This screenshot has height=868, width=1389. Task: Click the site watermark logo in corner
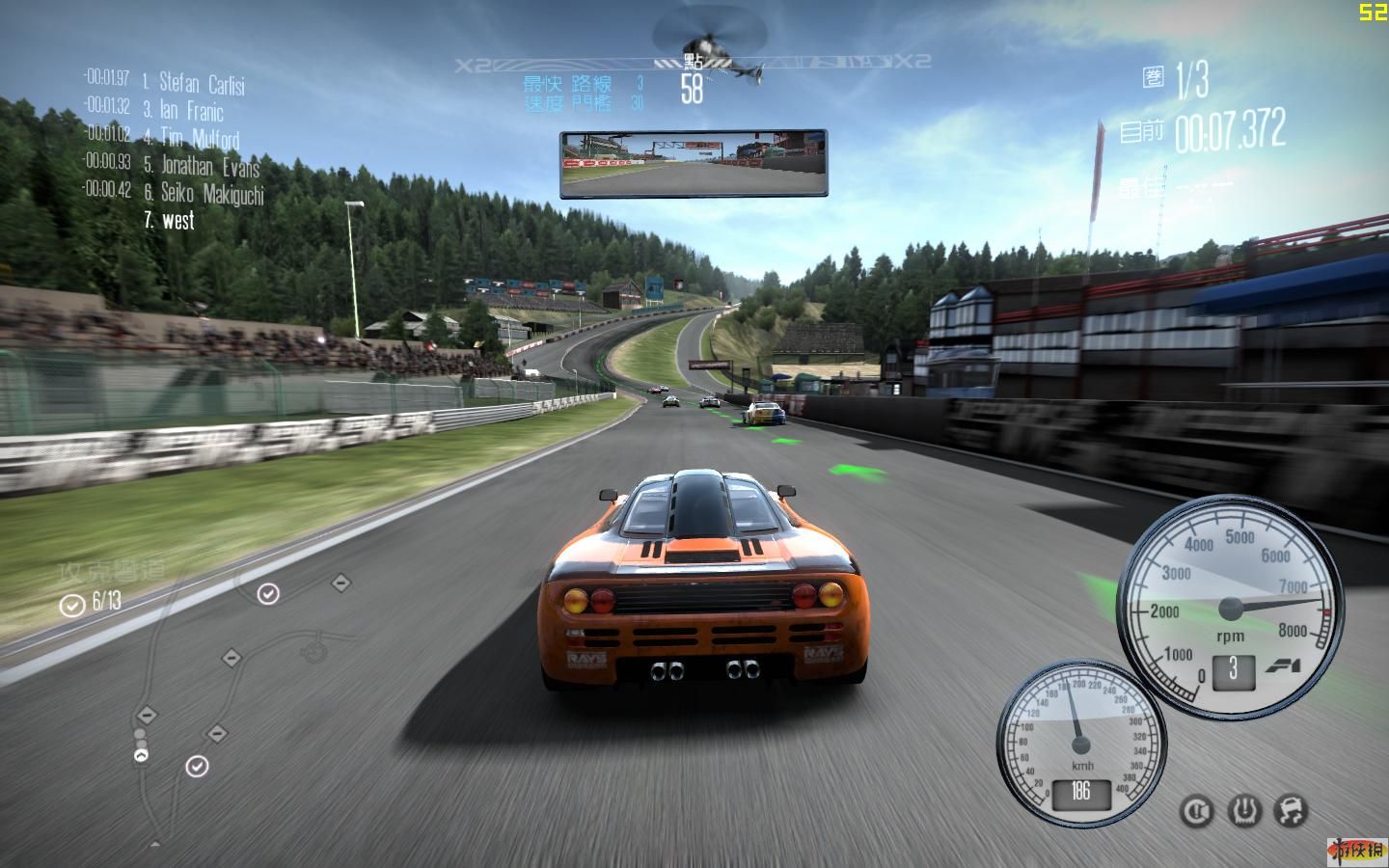[x=1359, y=850]
